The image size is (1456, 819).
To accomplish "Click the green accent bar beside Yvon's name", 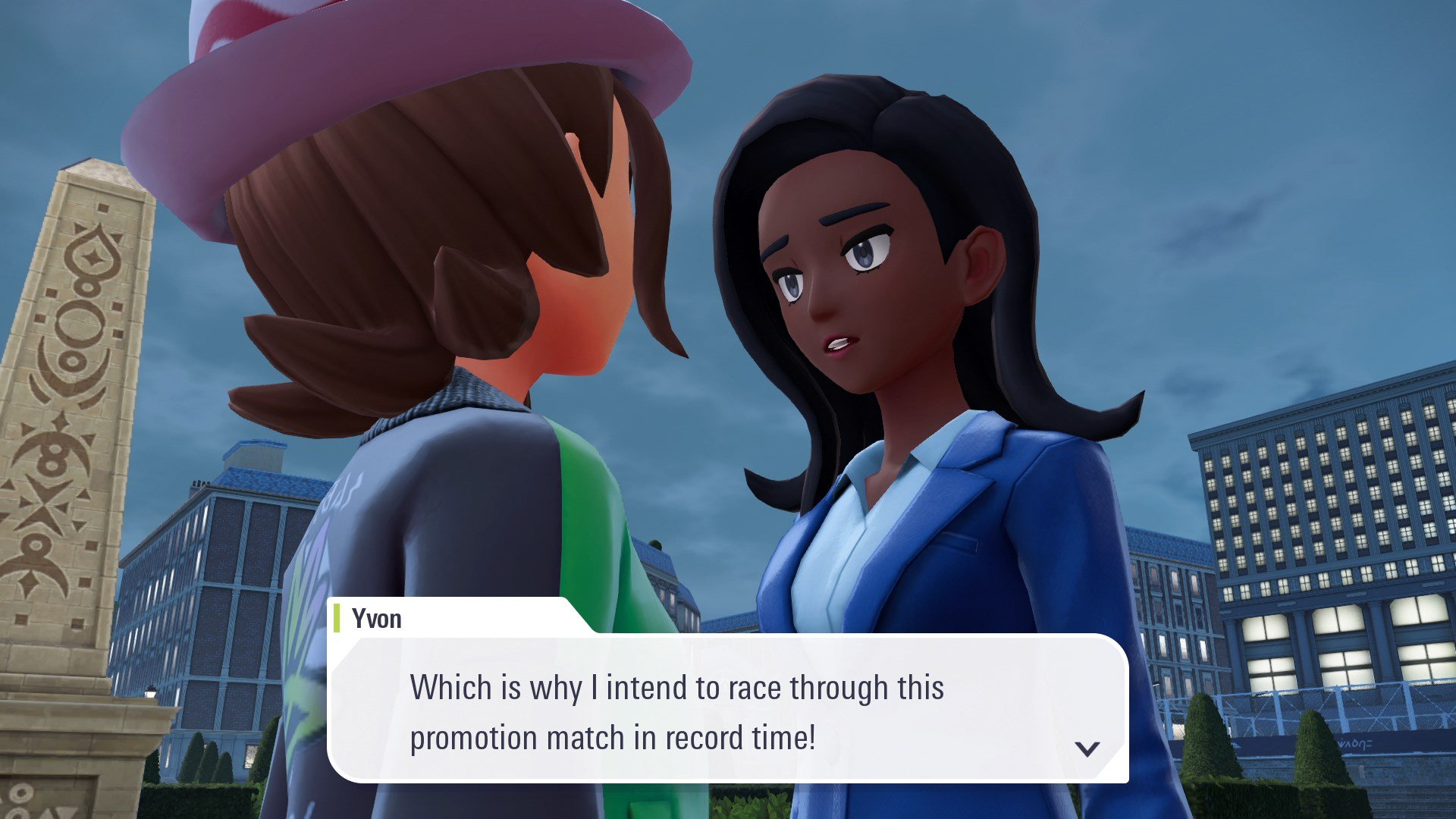I will 336,619.
